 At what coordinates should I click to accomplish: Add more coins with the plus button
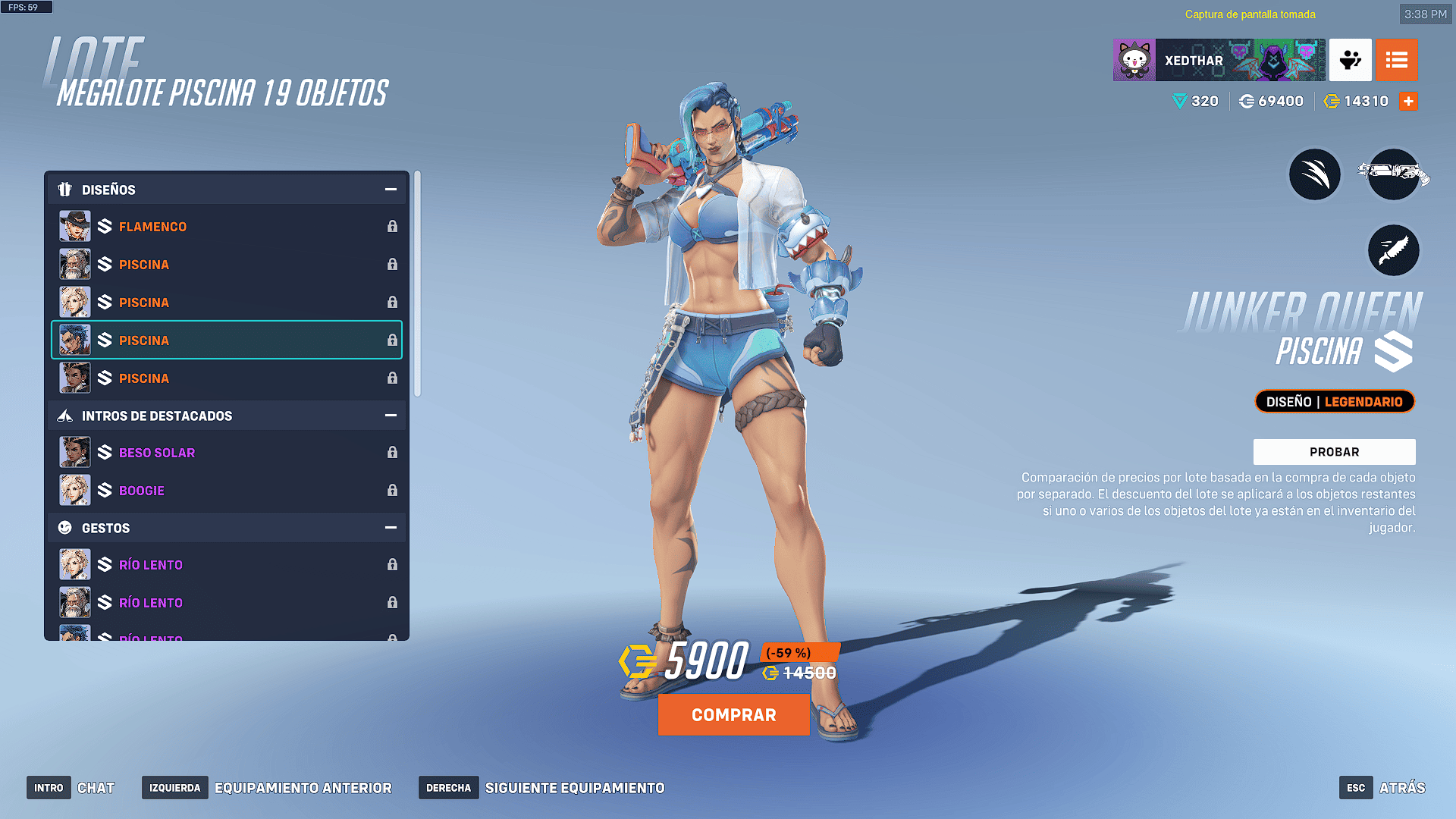click(1408, 102)
